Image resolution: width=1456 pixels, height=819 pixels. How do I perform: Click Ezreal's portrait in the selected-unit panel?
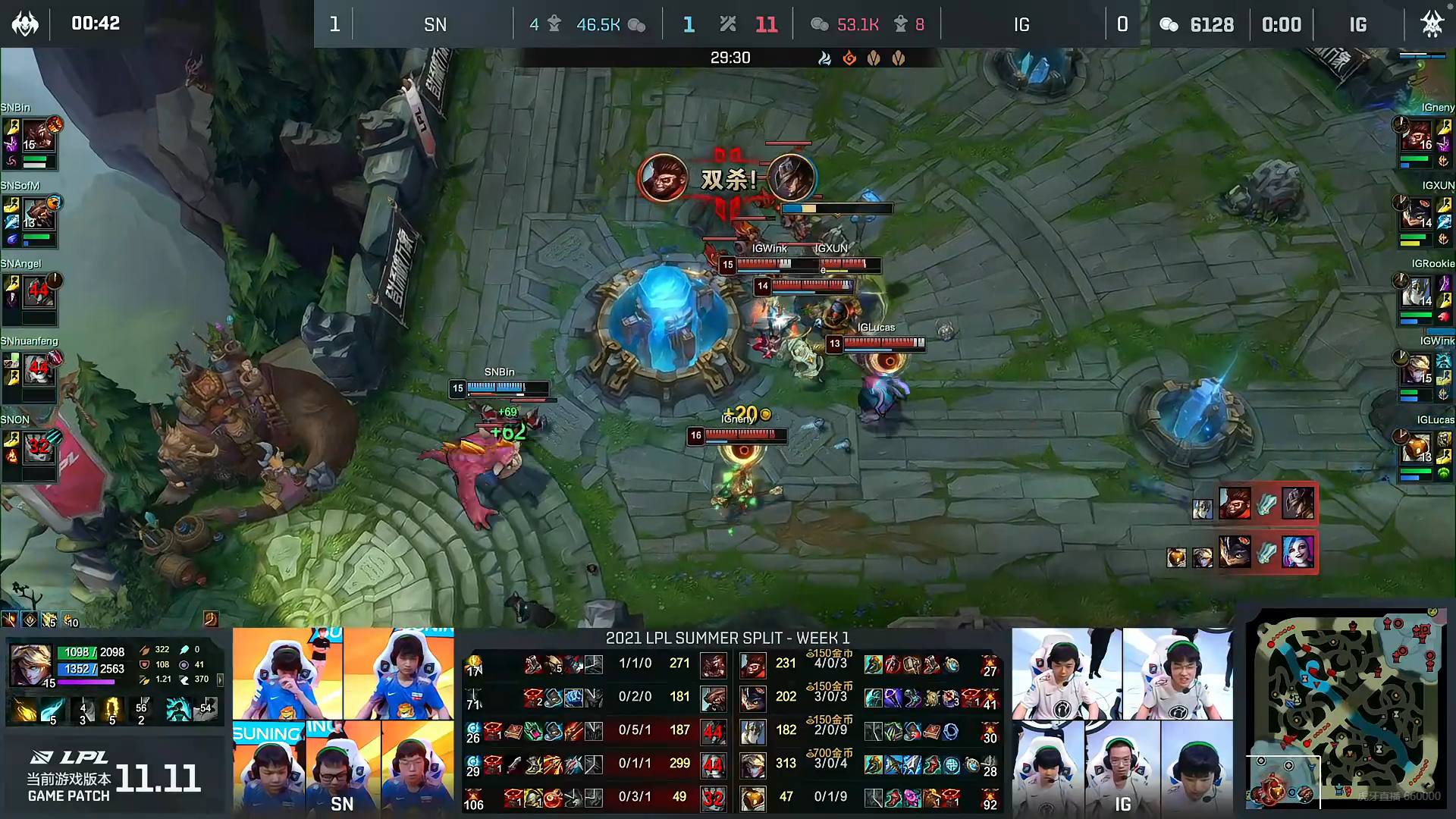point(31,665)
